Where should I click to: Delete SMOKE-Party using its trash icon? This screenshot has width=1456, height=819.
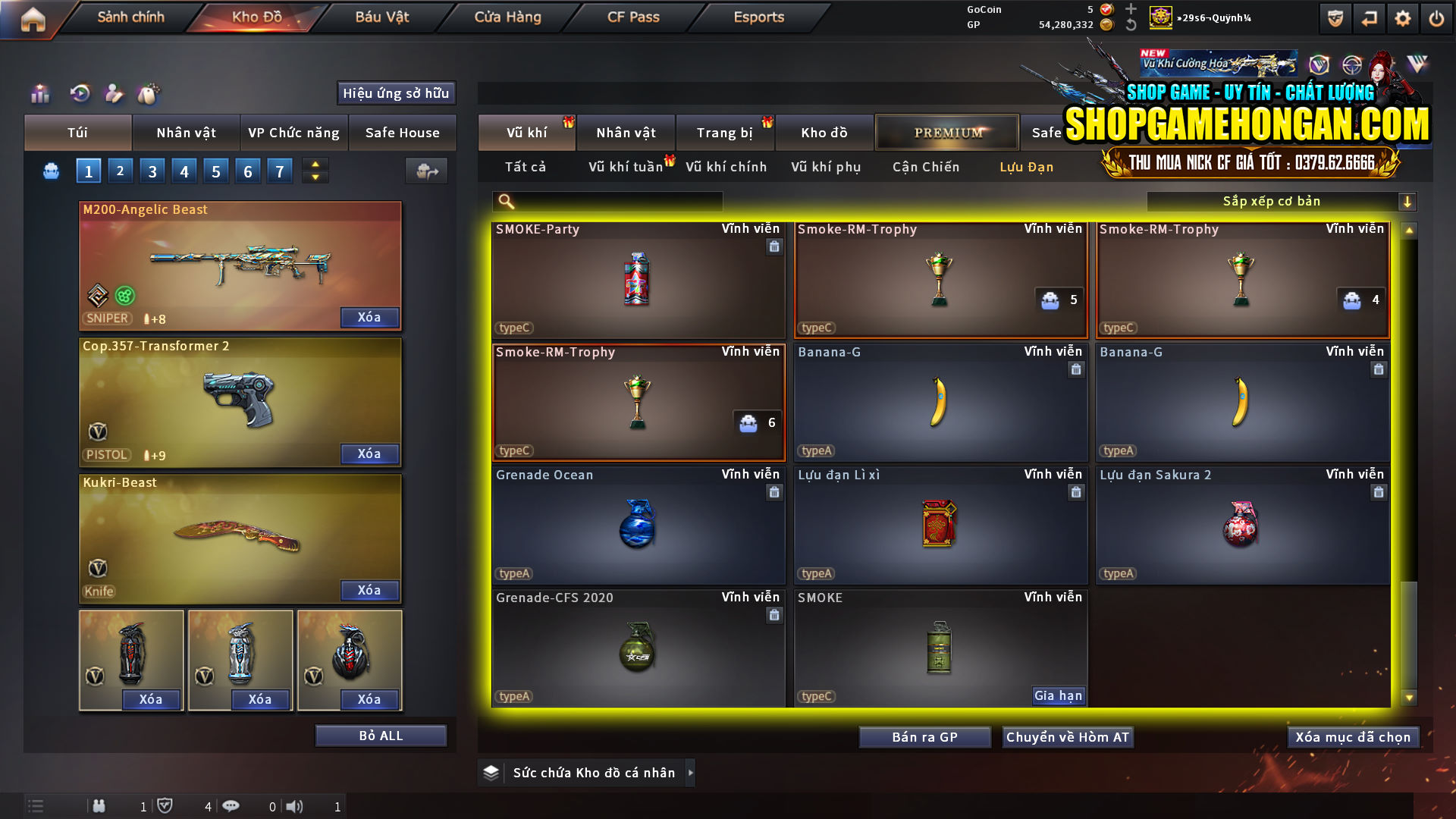coord(774,247)
